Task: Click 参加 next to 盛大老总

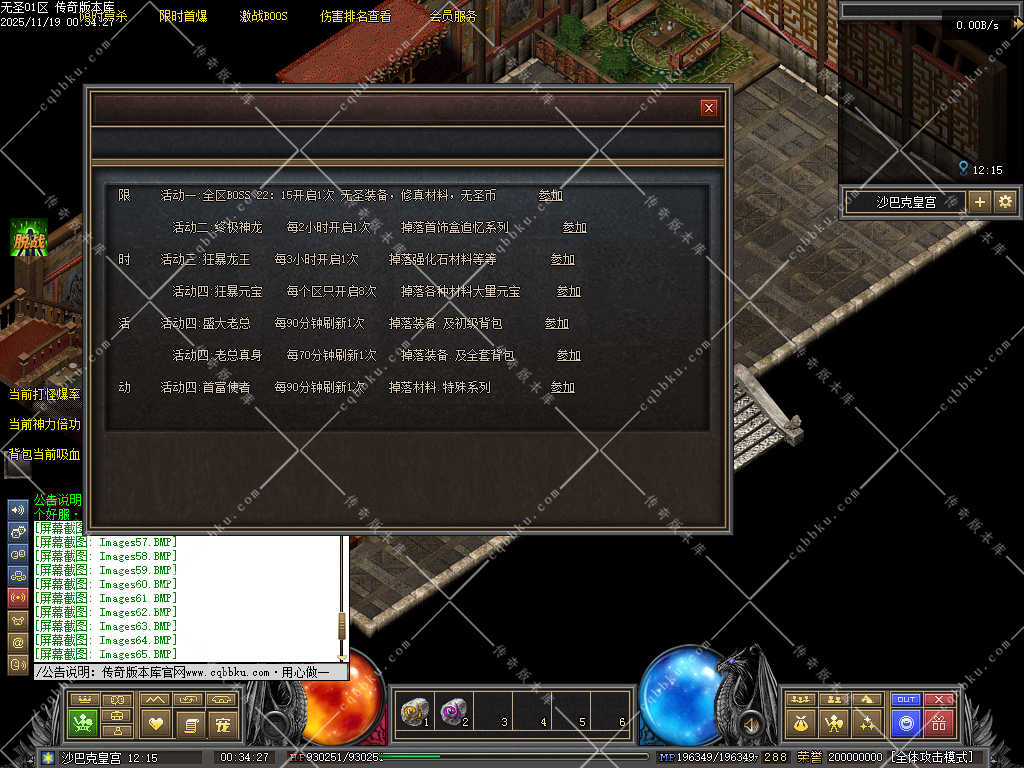Action: coord(556,323)
